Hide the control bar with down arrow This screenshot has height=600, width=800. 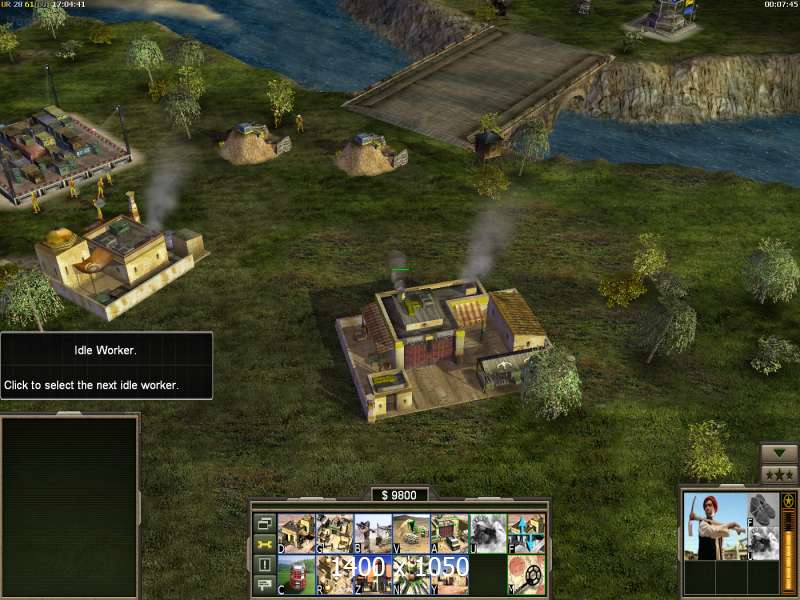click(779, 453)
